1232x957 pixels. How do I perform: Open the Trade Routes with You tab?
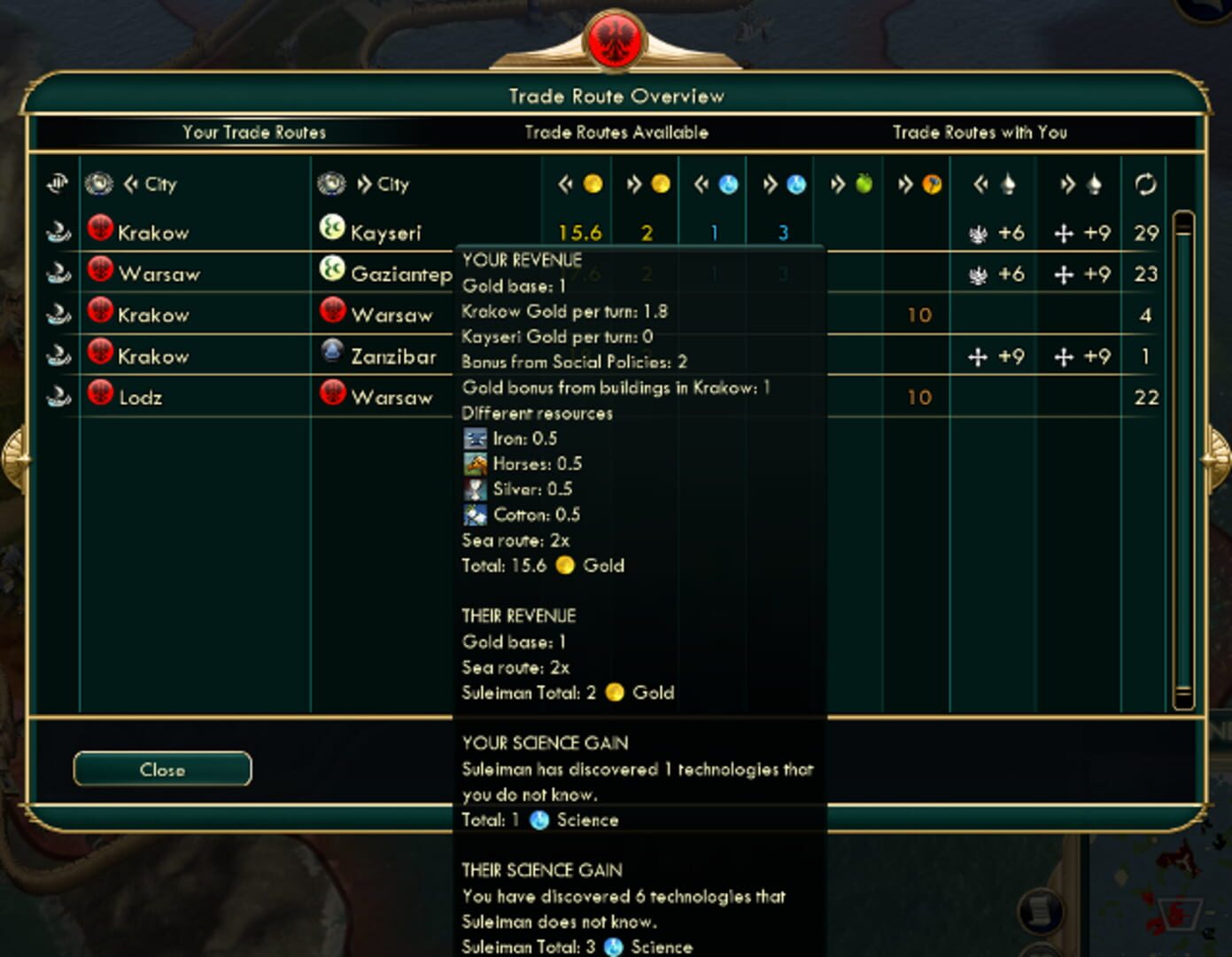click(980, 132)
